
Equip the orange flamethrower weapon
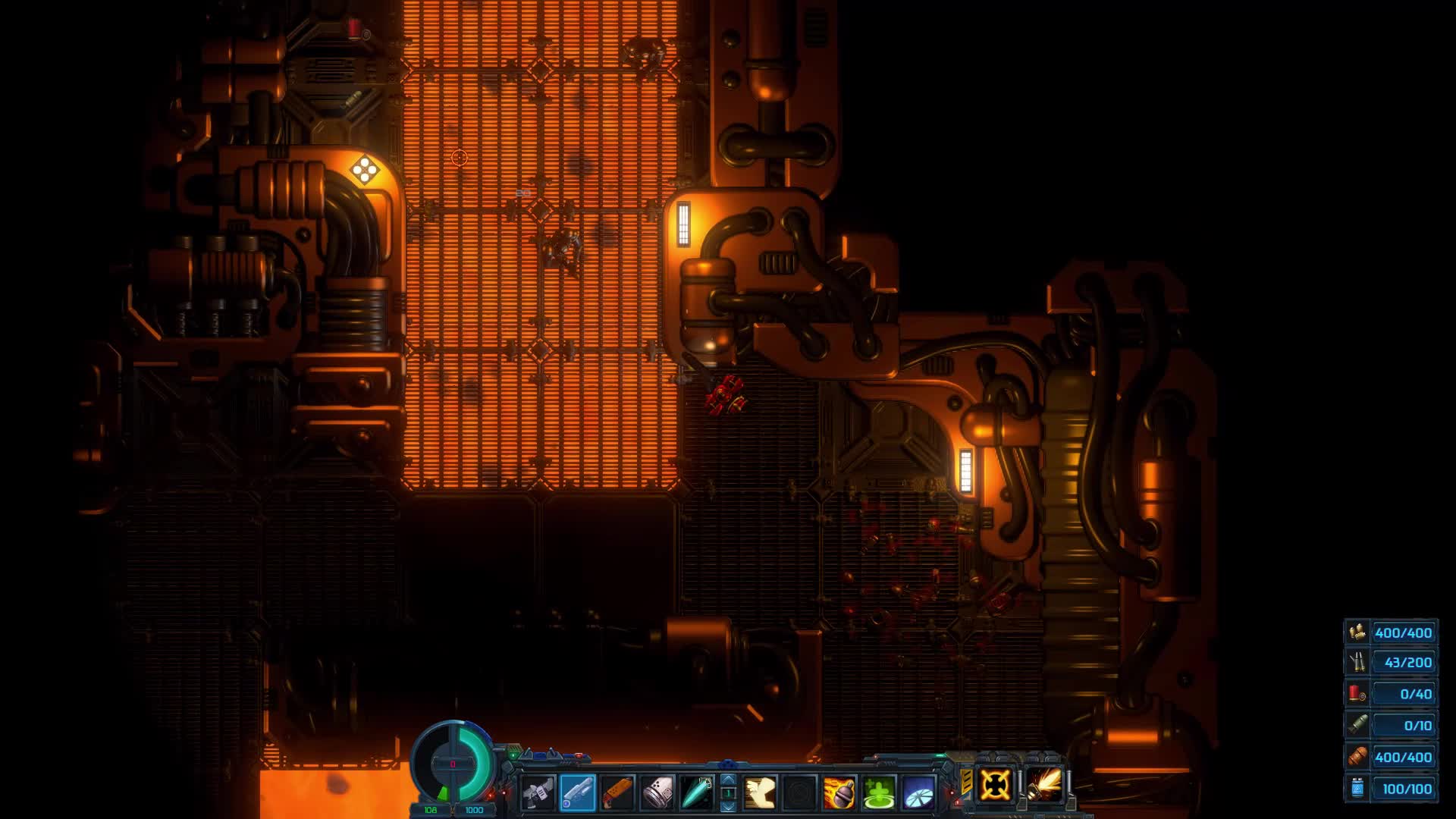(618, 792)
